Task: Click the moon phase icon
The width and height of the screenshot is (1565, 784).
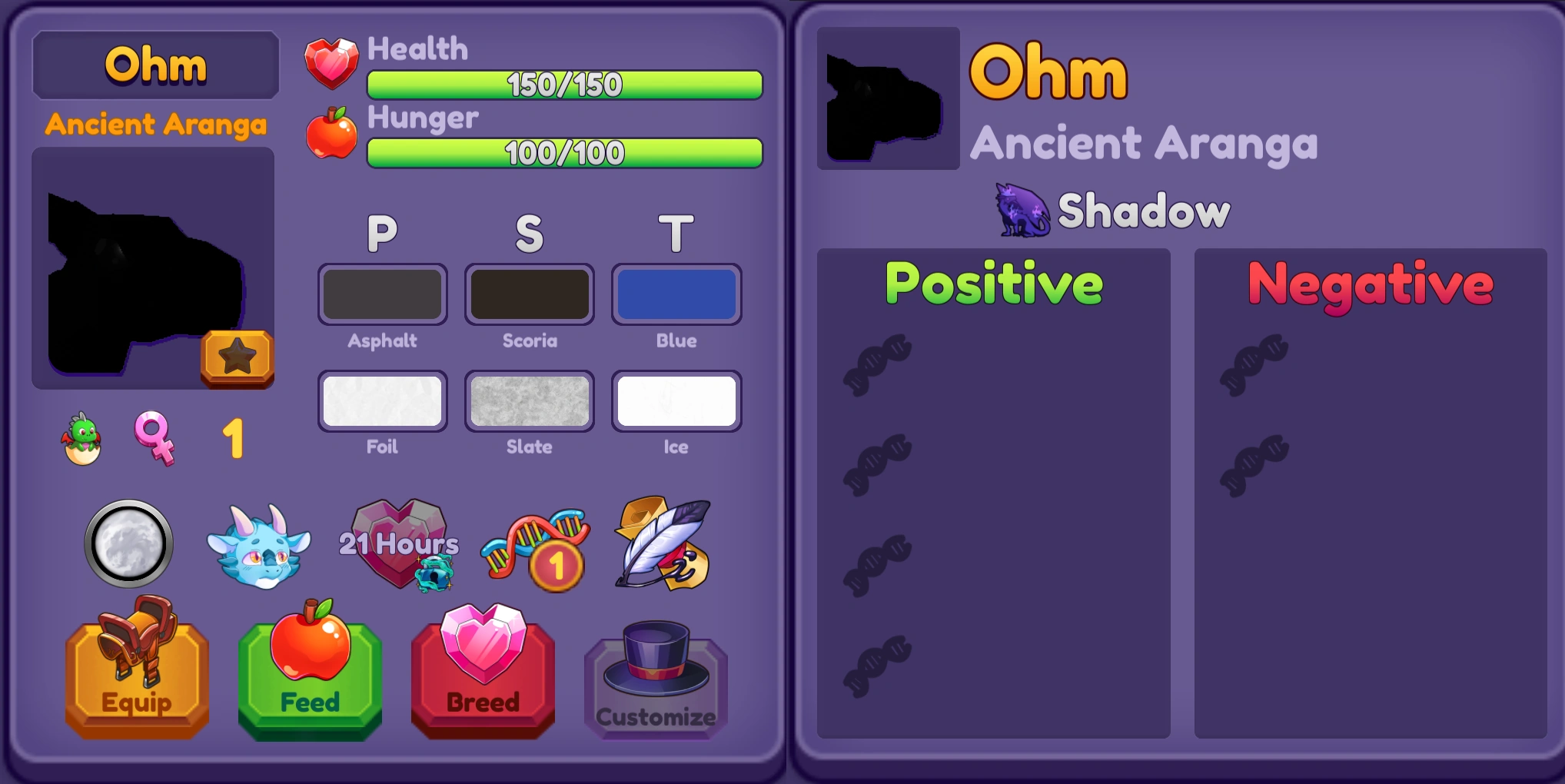Action: click(x=131, y=543)
